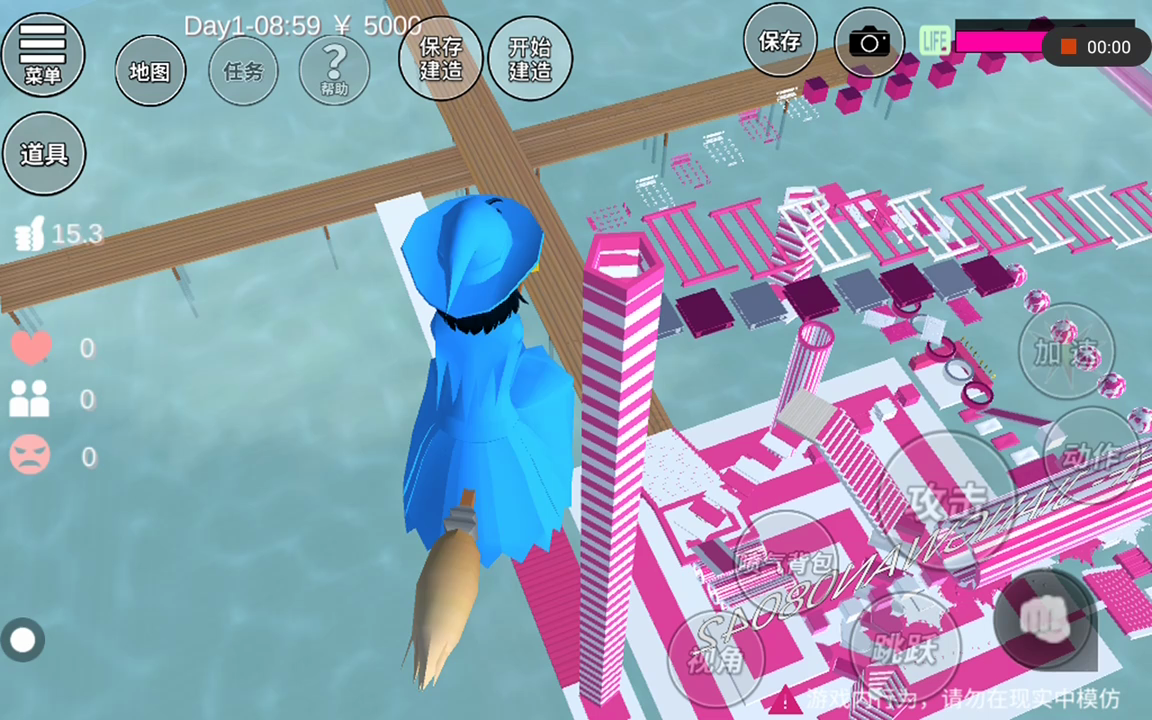
Task: Click the 跳跃 jump button
Action: coord(902,651)
